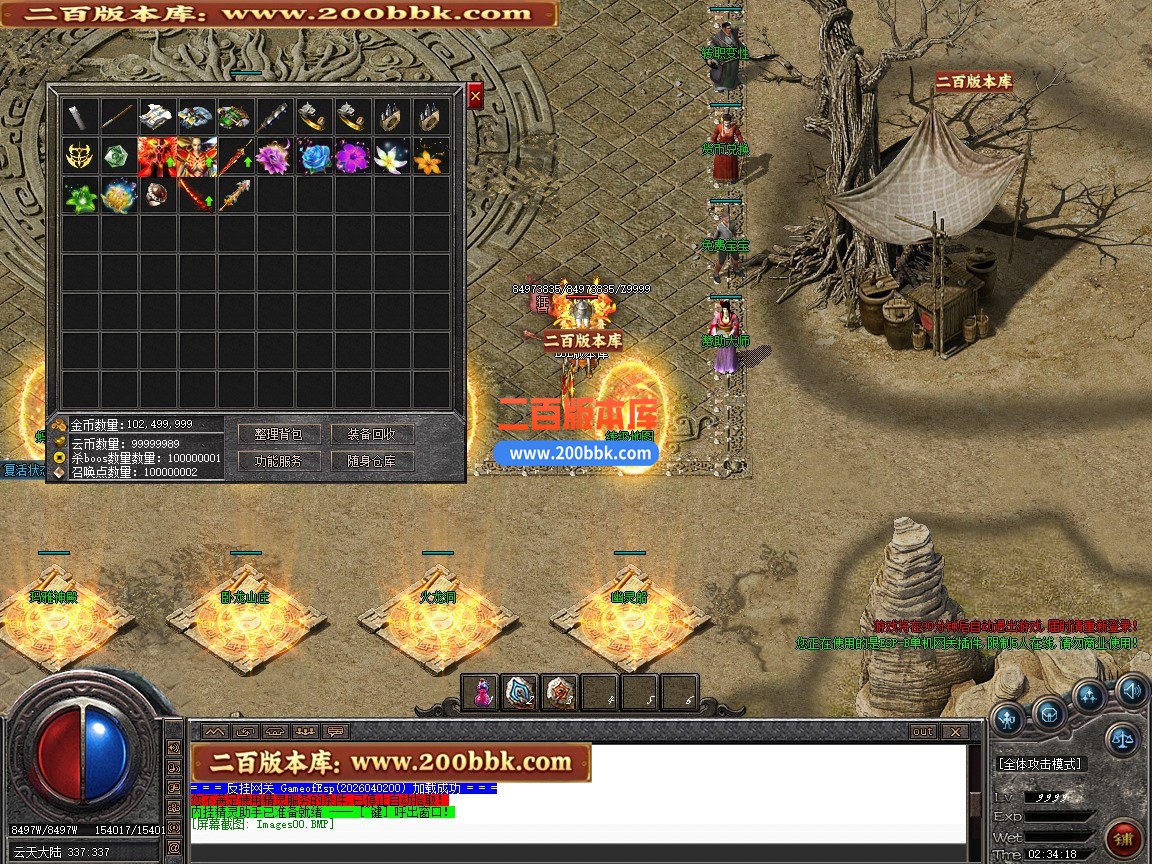The width and height of the screenshot is (1152, 864).
Task: Select the white-petaled flower item
Action: [x=391, y=157]
